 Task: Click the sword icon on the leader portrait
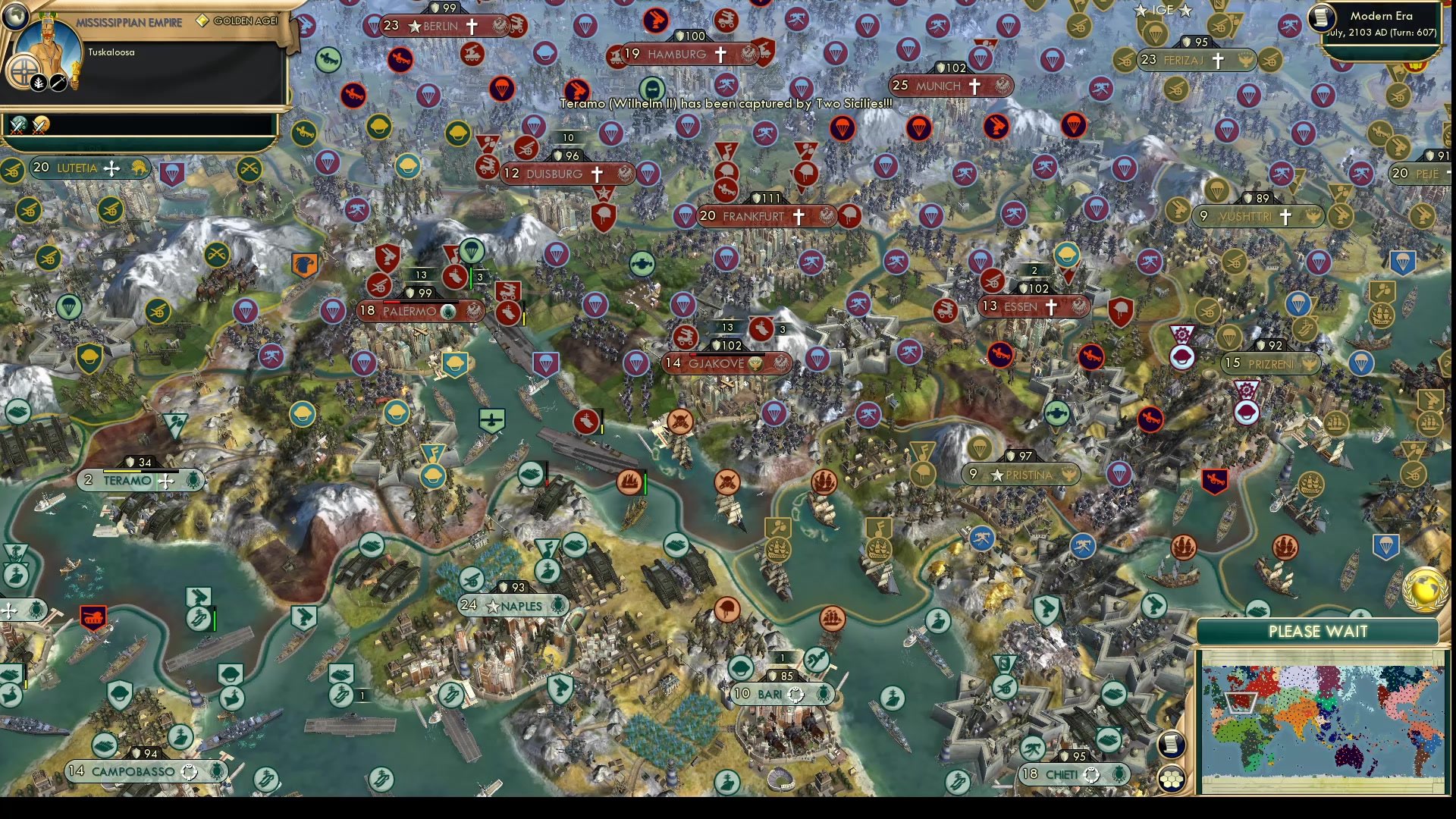(x=58, y=83)
